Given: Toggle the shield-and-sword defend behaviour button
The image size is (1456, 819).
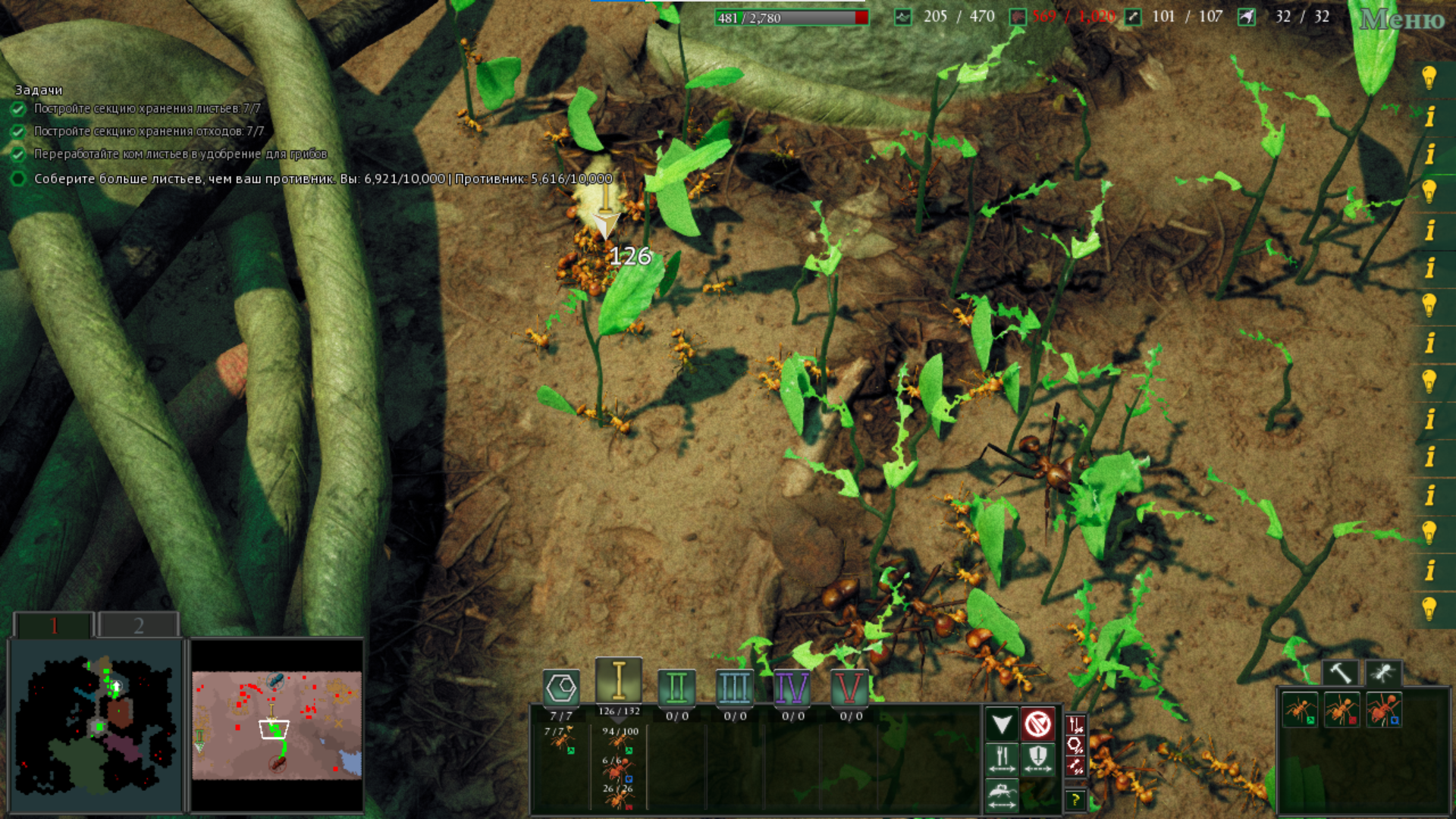Looking at the screenshot, I should [1037, 759].
